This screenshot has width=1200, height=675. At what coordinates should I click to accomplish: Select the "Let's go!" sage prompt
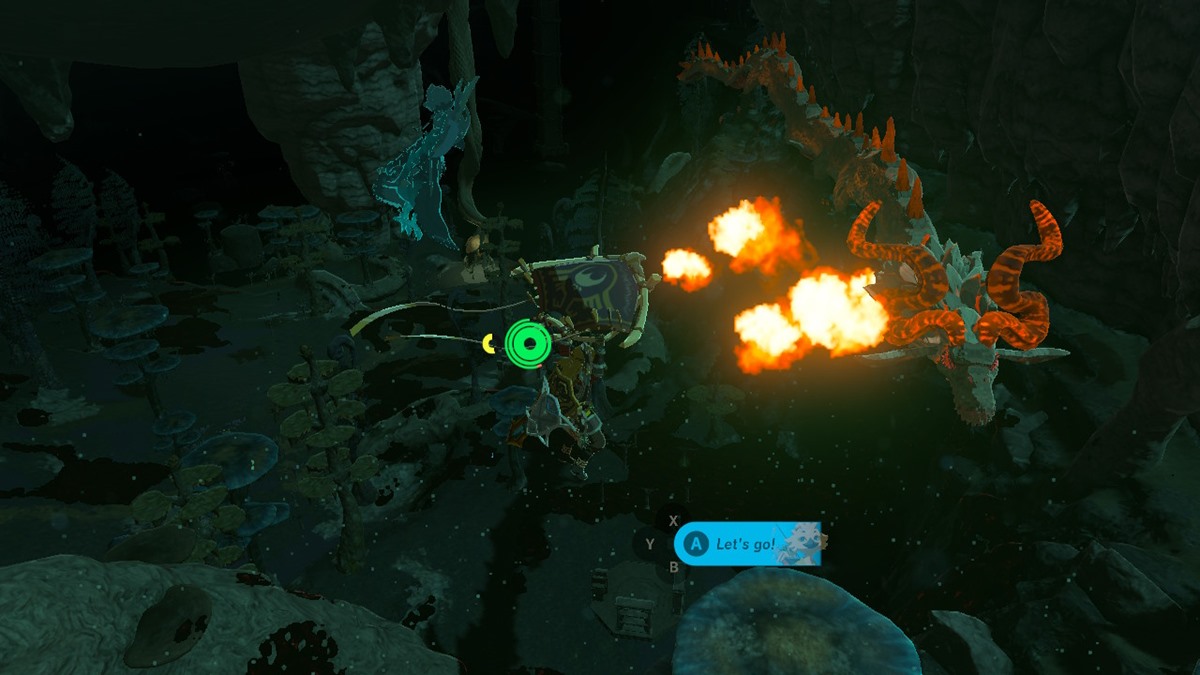(746, 545)
